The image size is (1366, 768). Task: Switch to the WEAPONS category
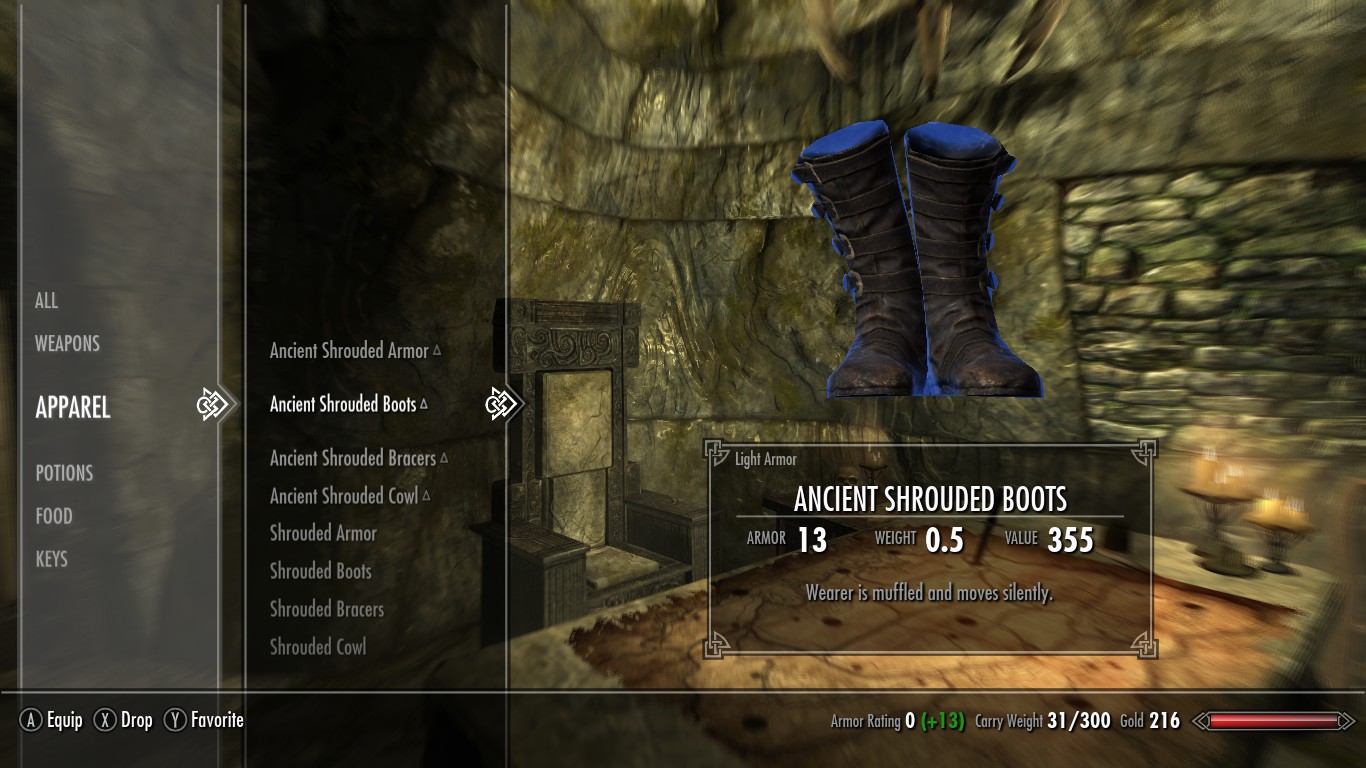point(67,343)
